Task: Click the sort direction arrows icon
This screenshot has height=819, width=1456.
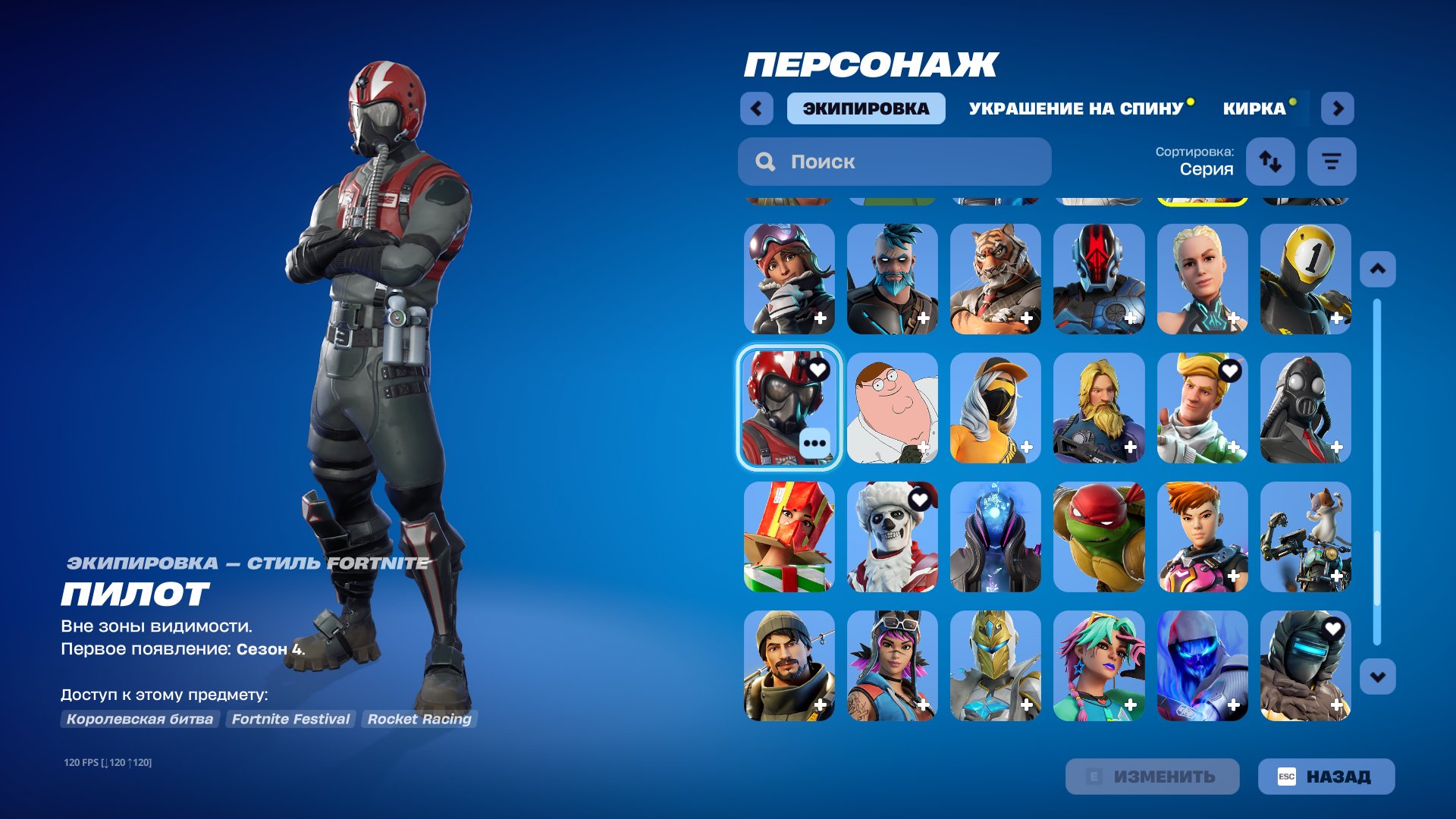Action: tap(1270, 161)
